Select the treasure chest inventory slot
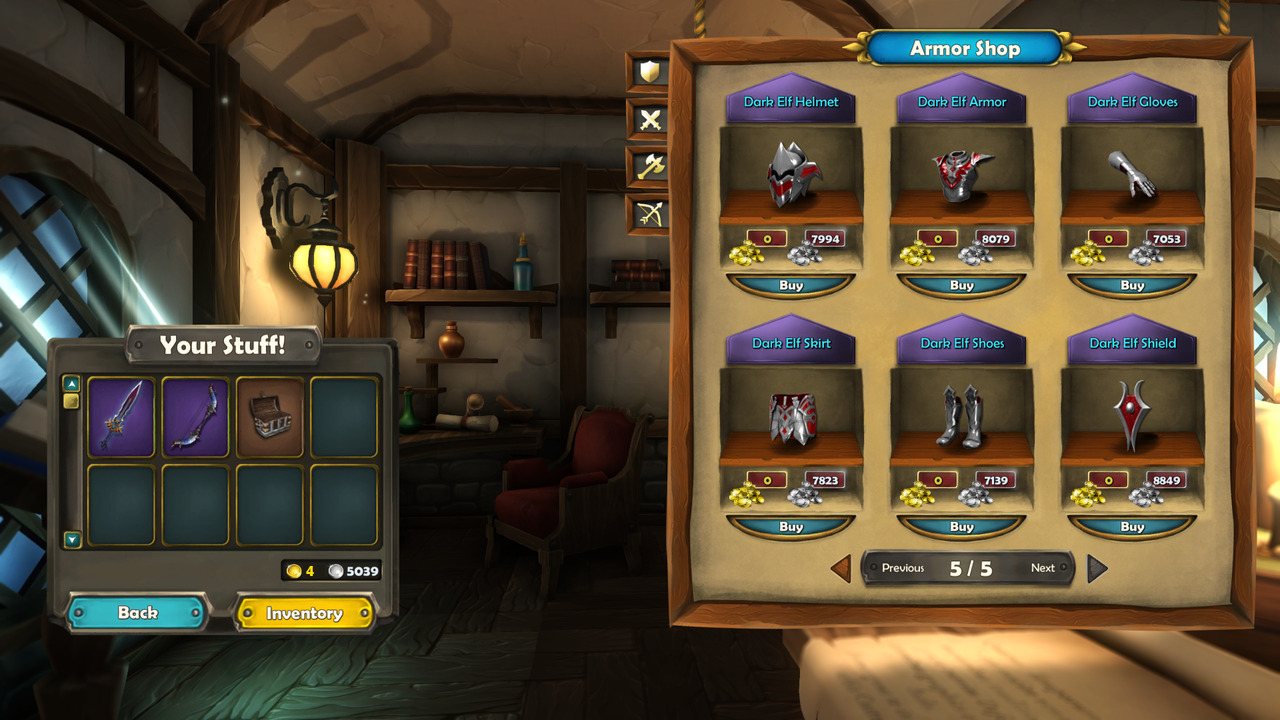 (270, 417)
